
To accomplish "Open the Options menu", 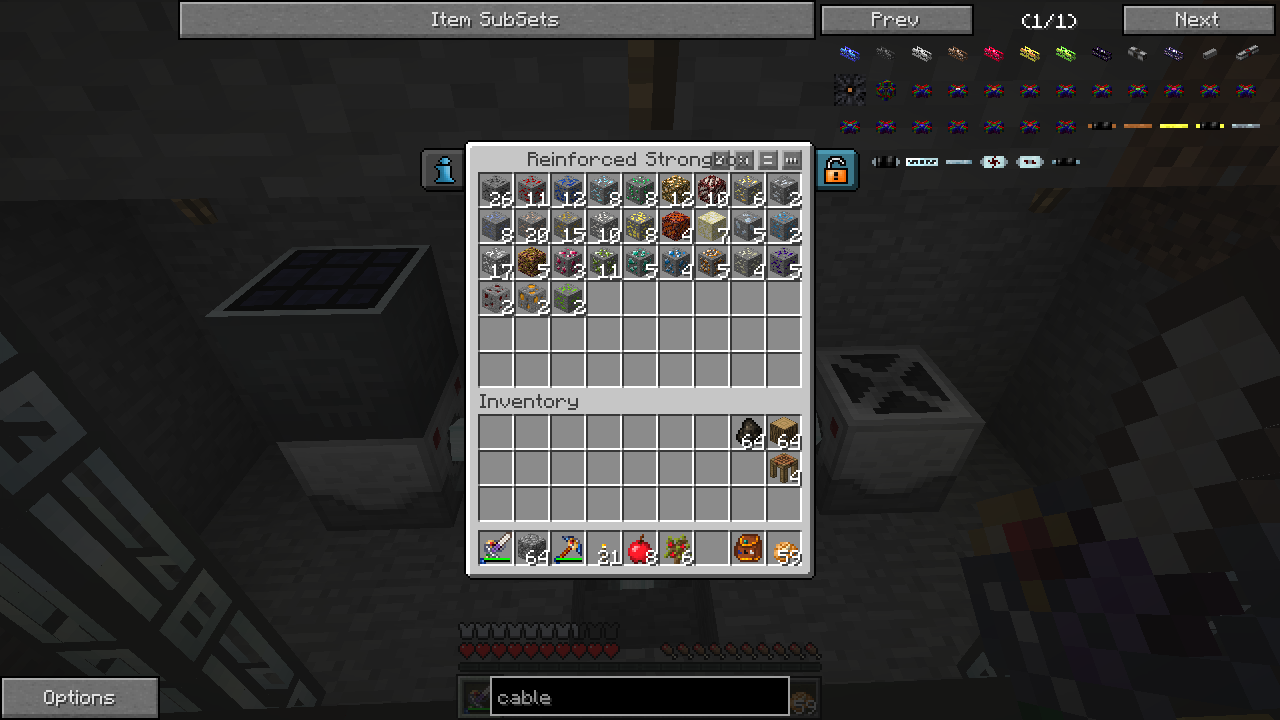I will click(x=79, y=697).
